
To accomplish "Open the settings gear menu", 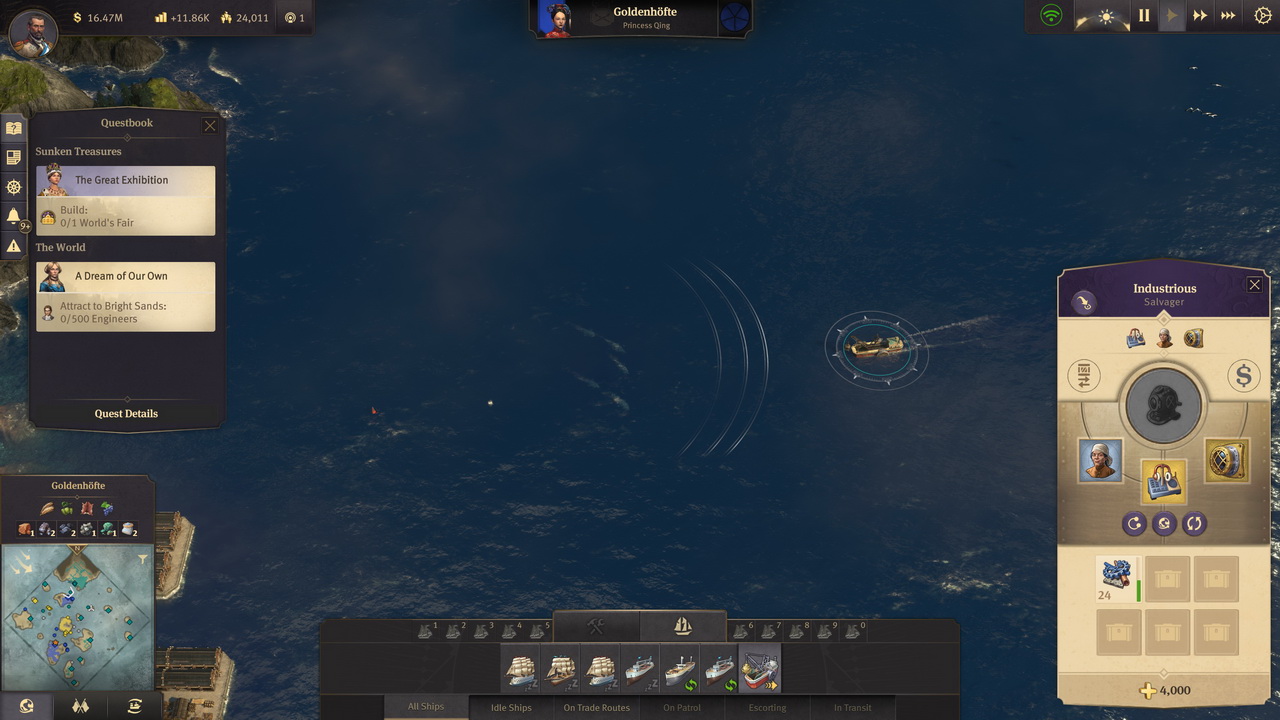I will click(1262, 16).
